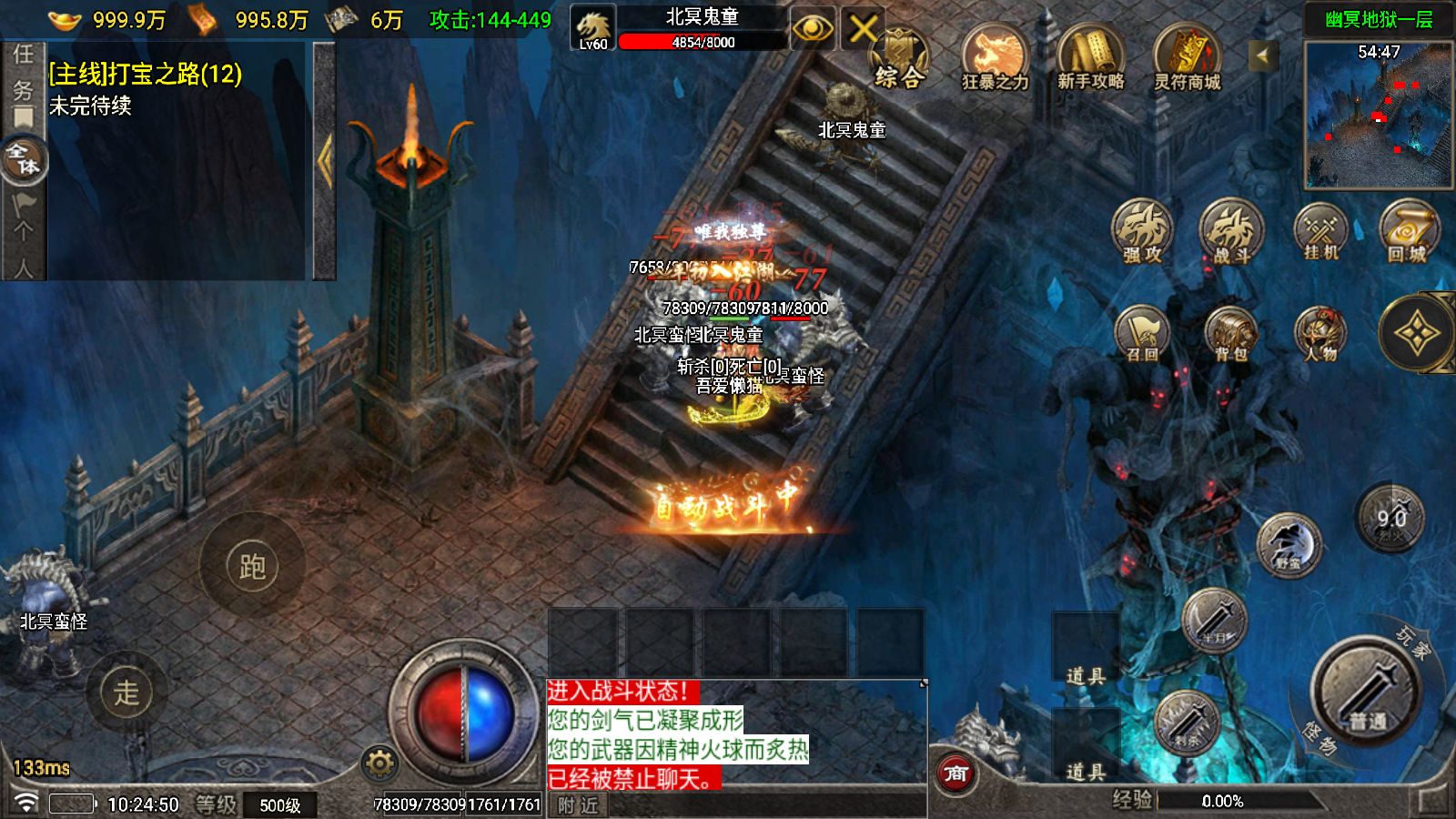Viewport: 1456px width, 819px height.
Task: Open the 人物 character sheet
Action: [1320, 333]
